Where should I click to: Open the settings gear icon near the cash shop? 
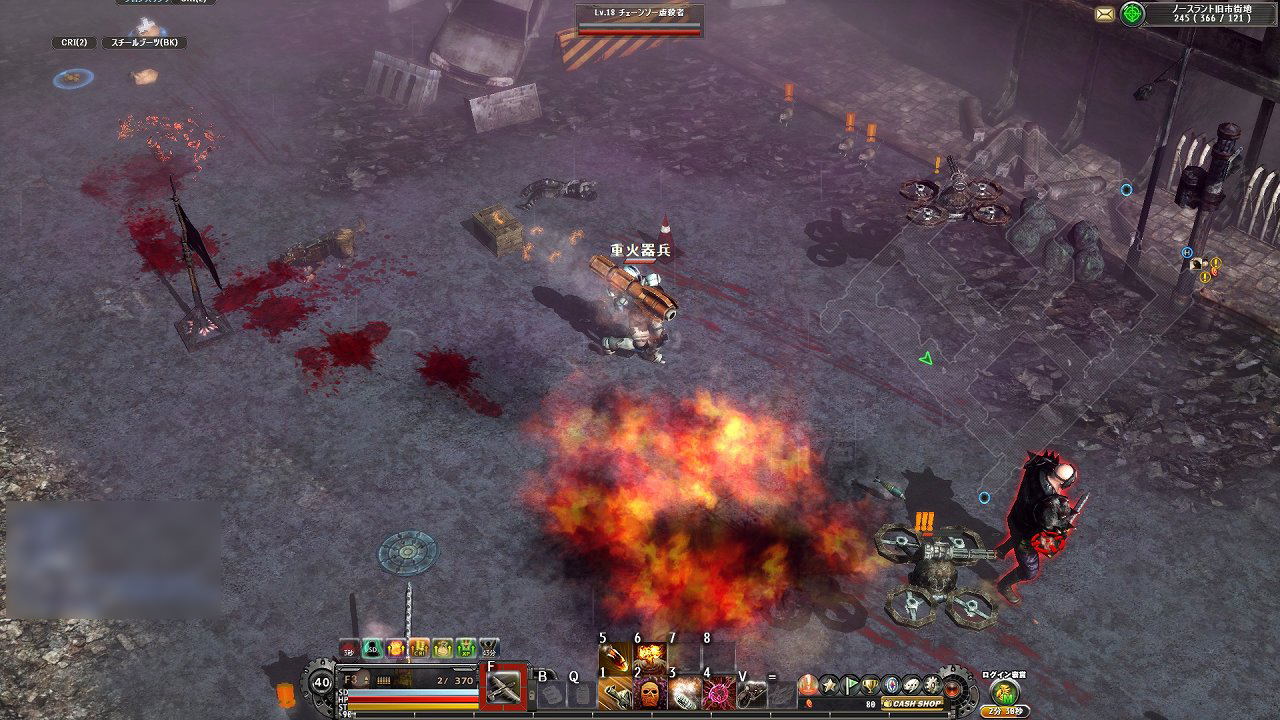(931, 684)
